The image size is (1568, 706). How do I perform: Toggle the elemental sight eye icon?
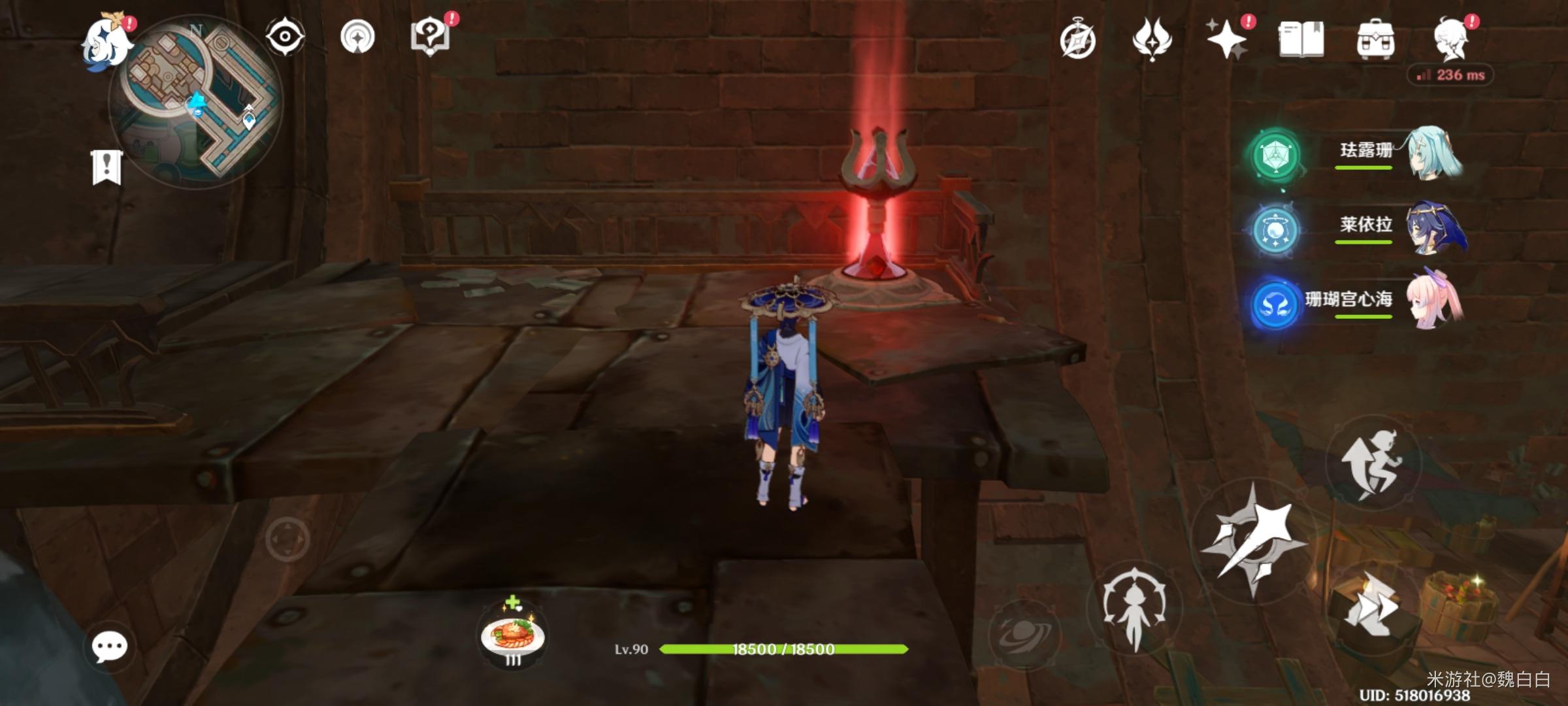point(285,37)
